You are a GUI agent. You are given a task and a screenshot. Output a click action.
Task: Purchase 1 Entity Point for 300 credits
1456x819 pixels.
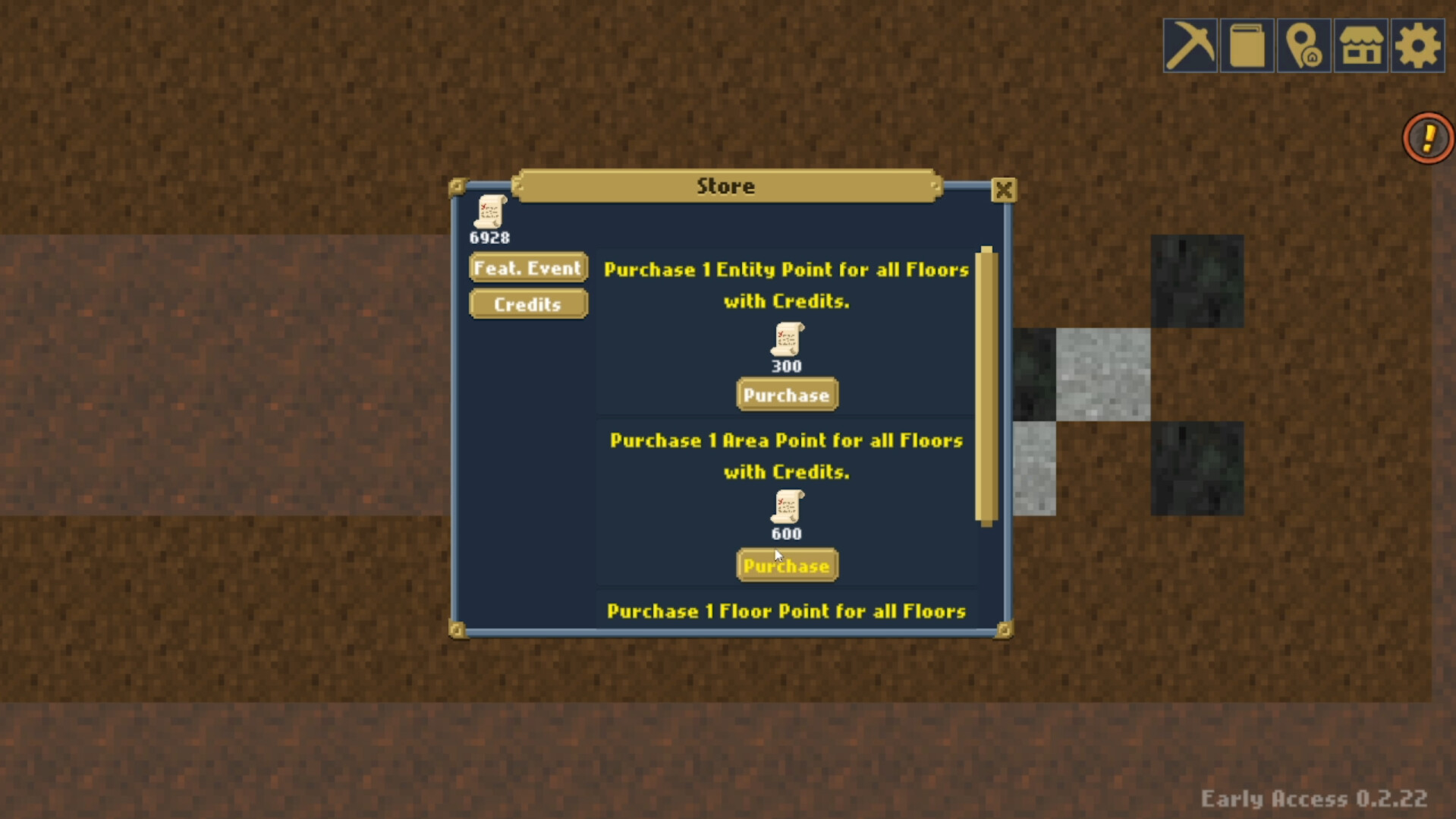tap(787, 395)
